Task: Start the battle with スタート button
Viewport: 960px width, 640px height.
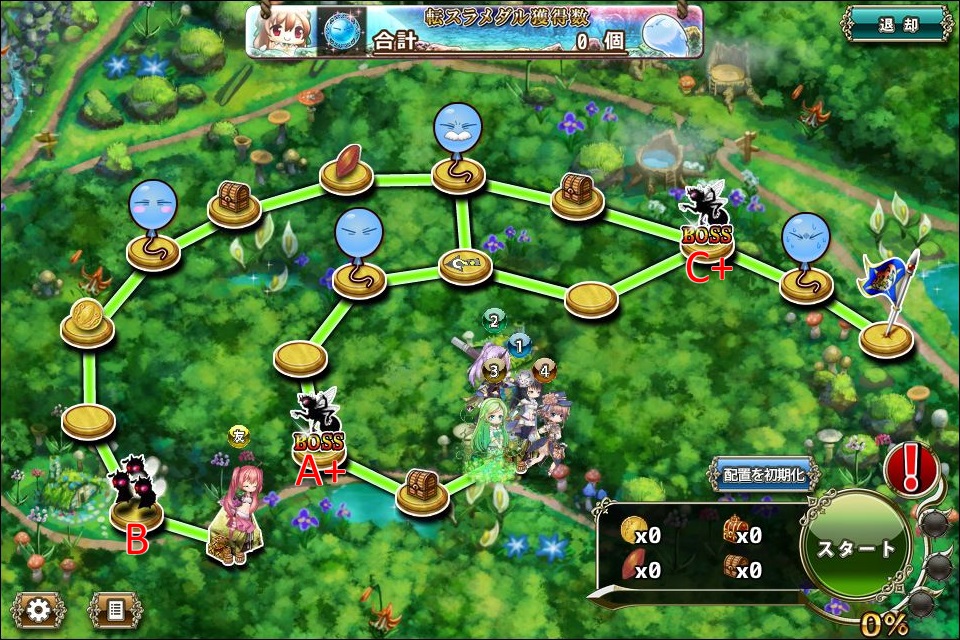Action: 855,549
